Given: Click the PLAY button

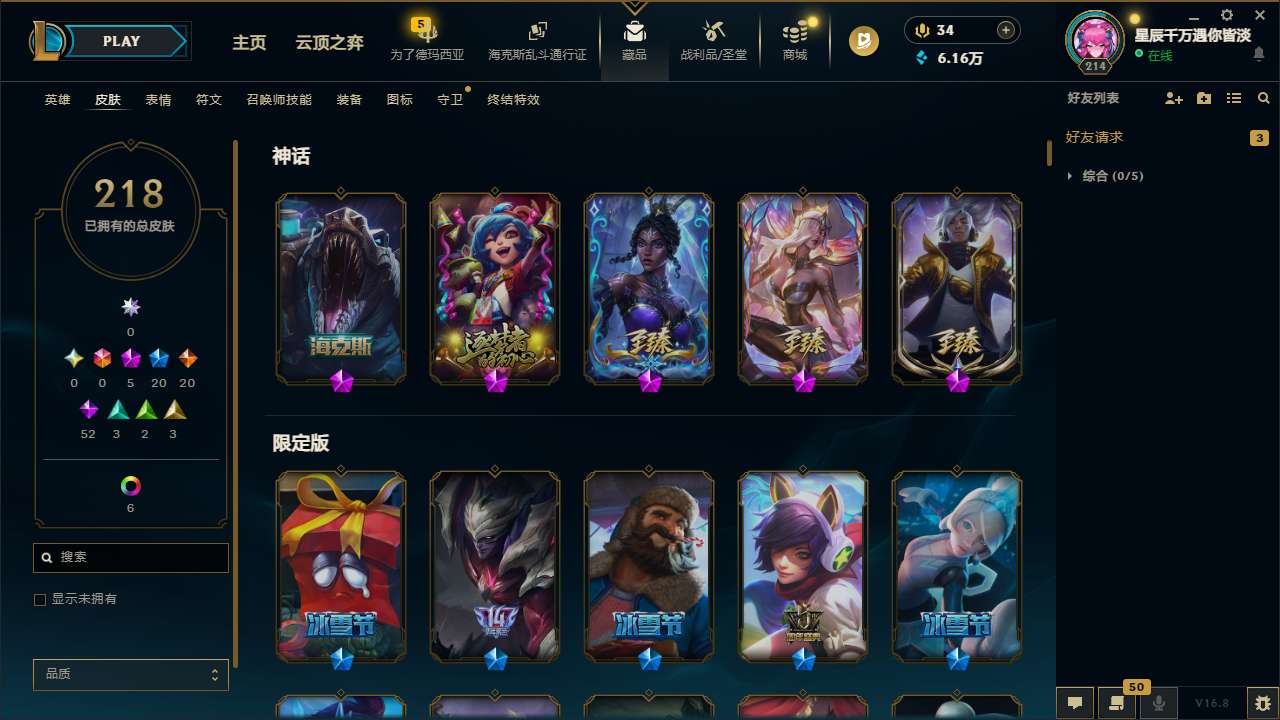Looking at the screenshot, I should tap(121, 41).
